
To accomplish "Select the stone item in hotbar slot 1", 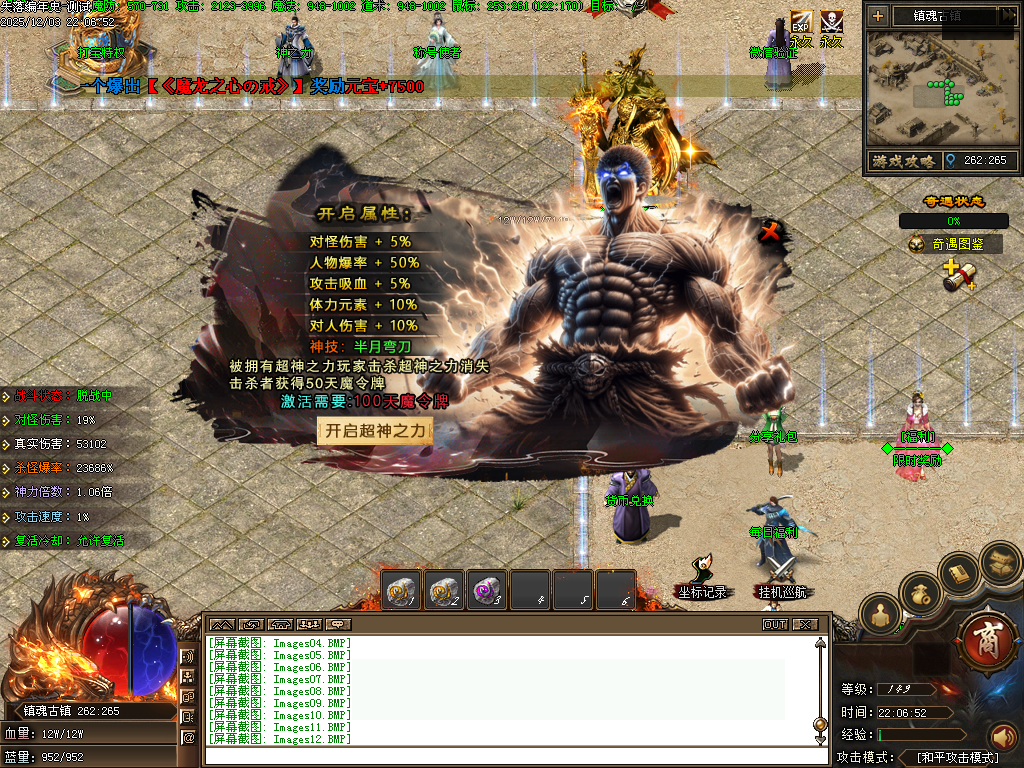I will click(x=402, y=591).
